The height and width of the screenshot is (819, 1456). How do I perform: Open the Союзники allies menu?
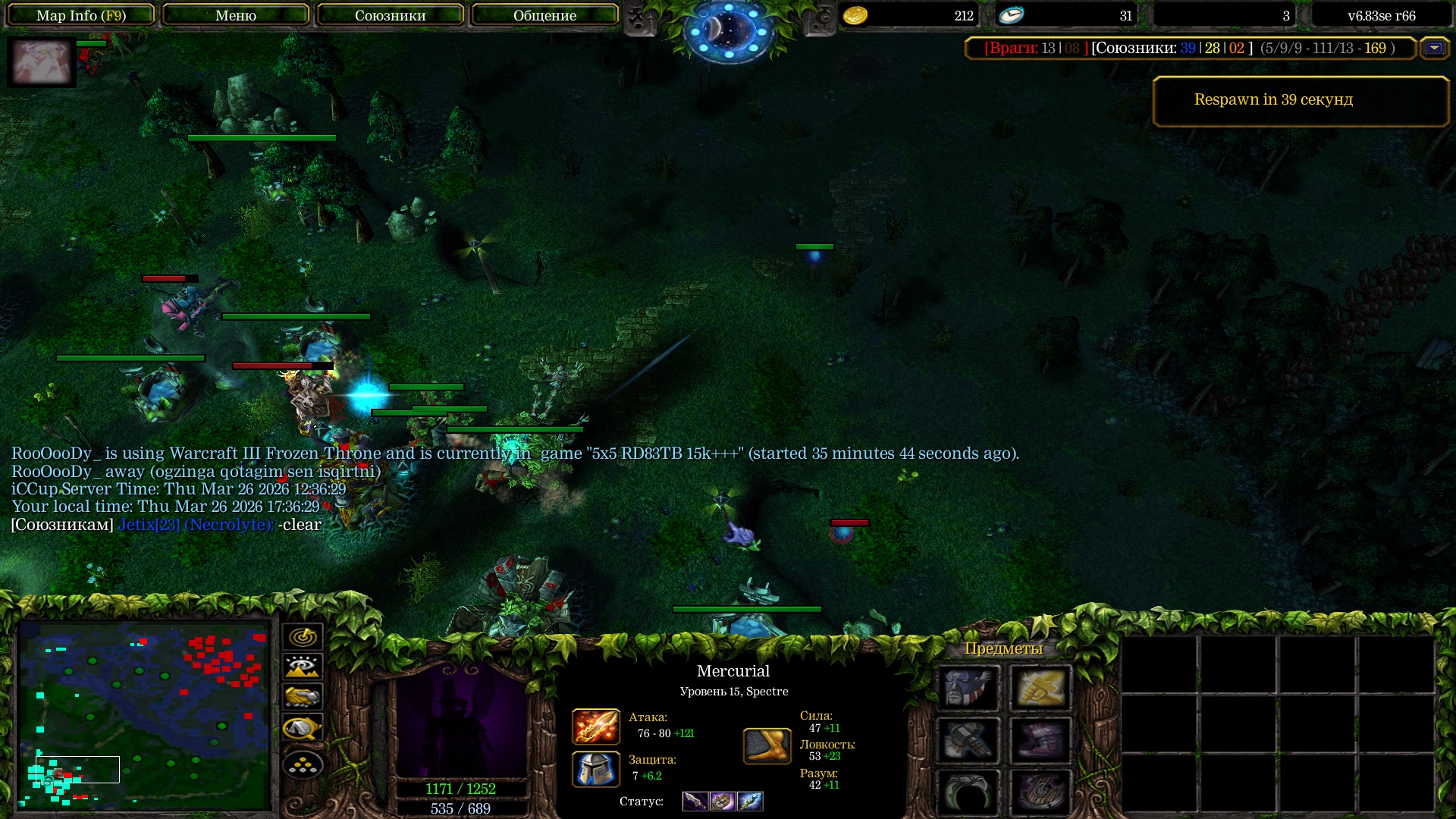390,15
